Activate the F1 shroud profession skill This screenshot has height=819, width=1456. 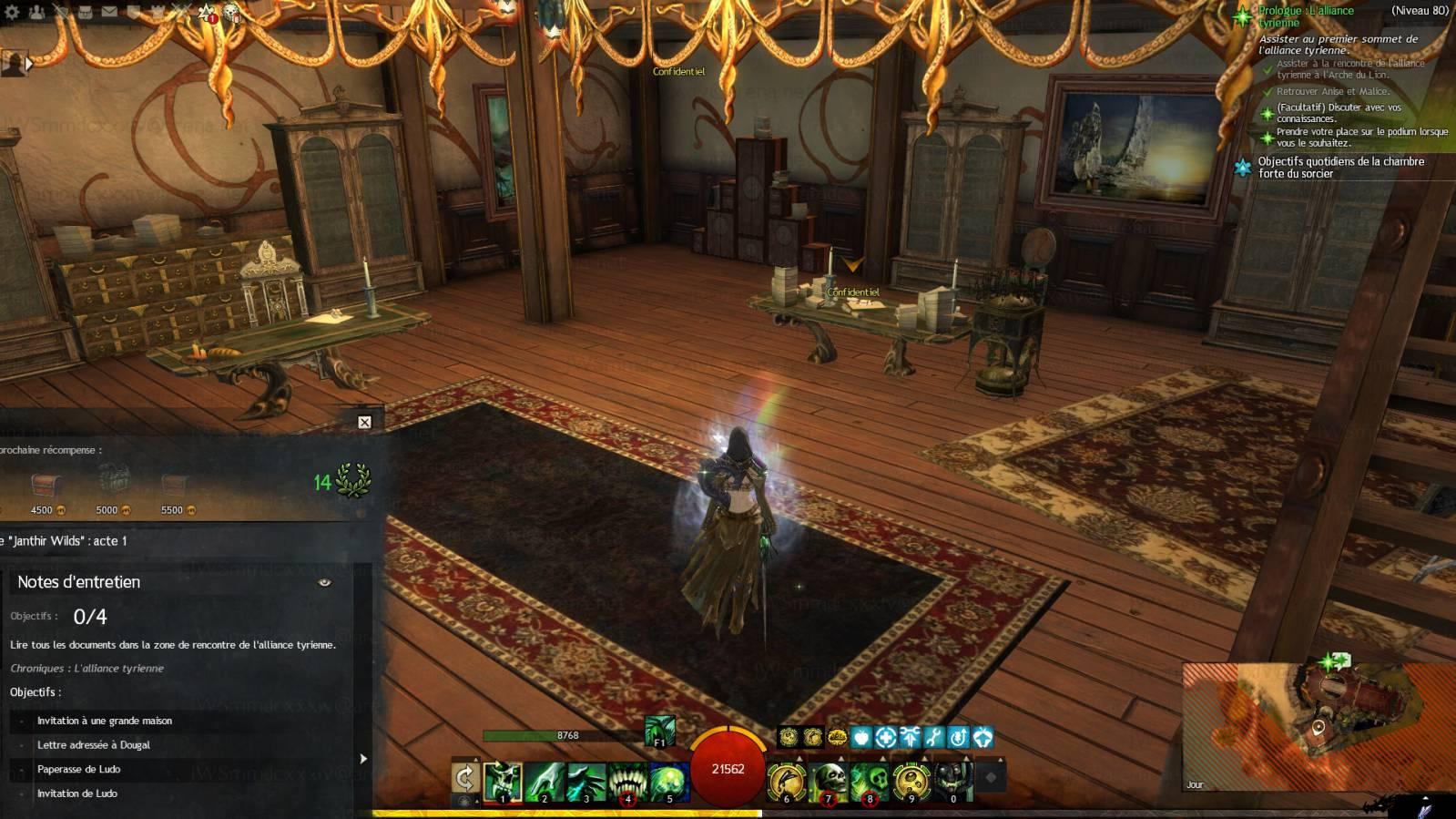pyautogui.click(x=660, y=731)
